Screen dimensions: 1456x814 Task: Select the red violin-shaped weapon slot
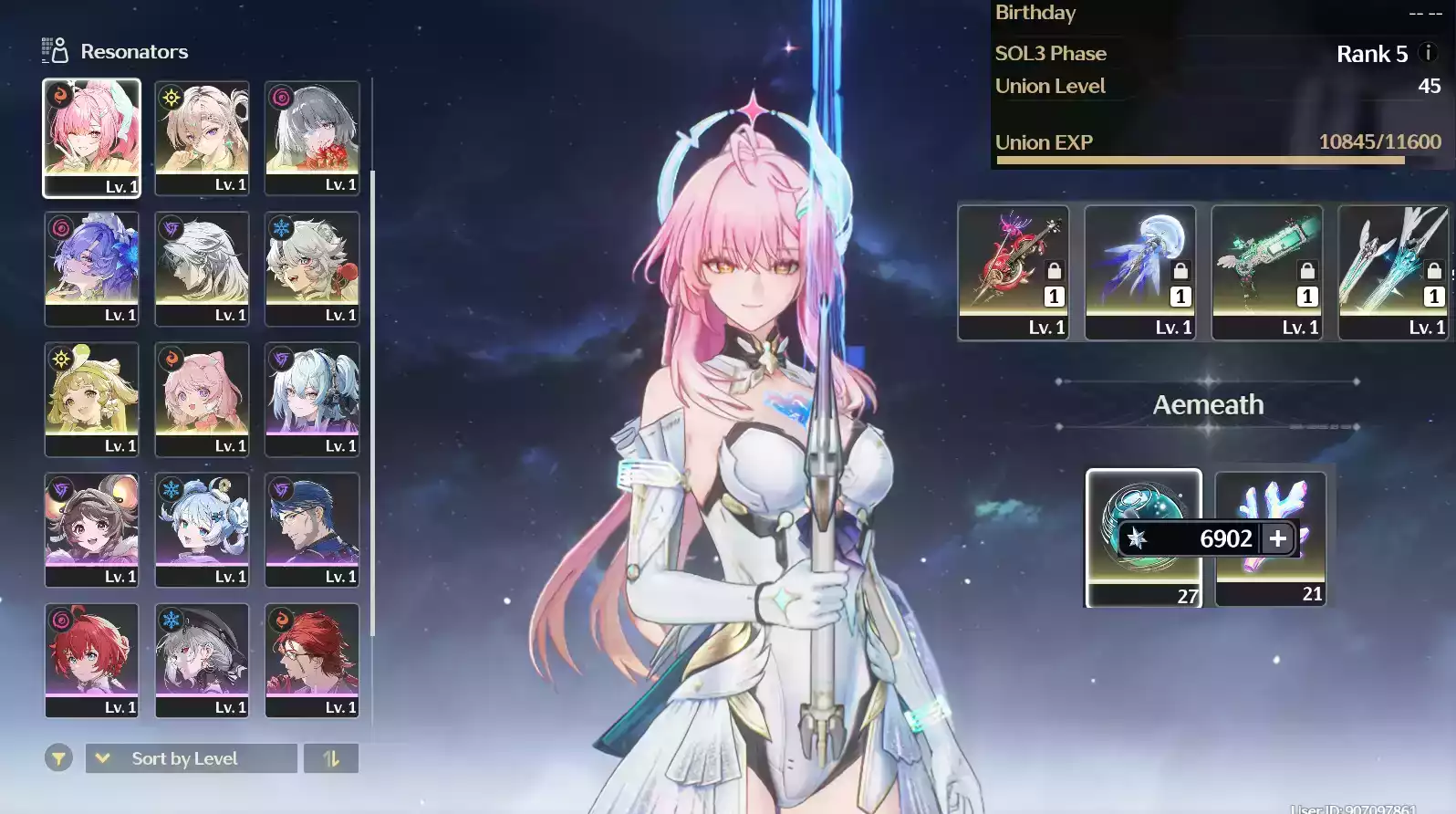click(x=1013, y=272)
